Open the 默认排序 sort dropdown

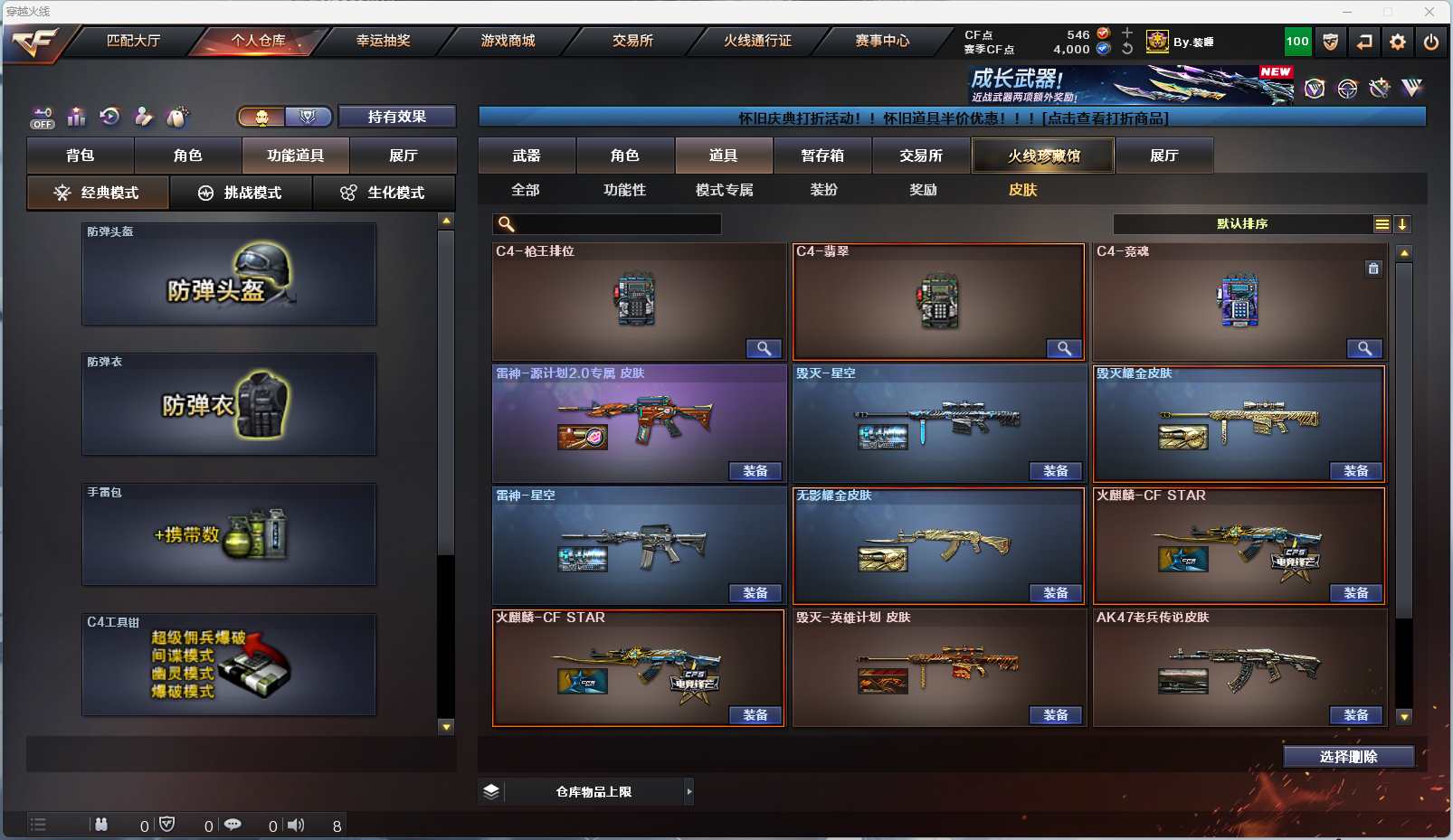1242,224
